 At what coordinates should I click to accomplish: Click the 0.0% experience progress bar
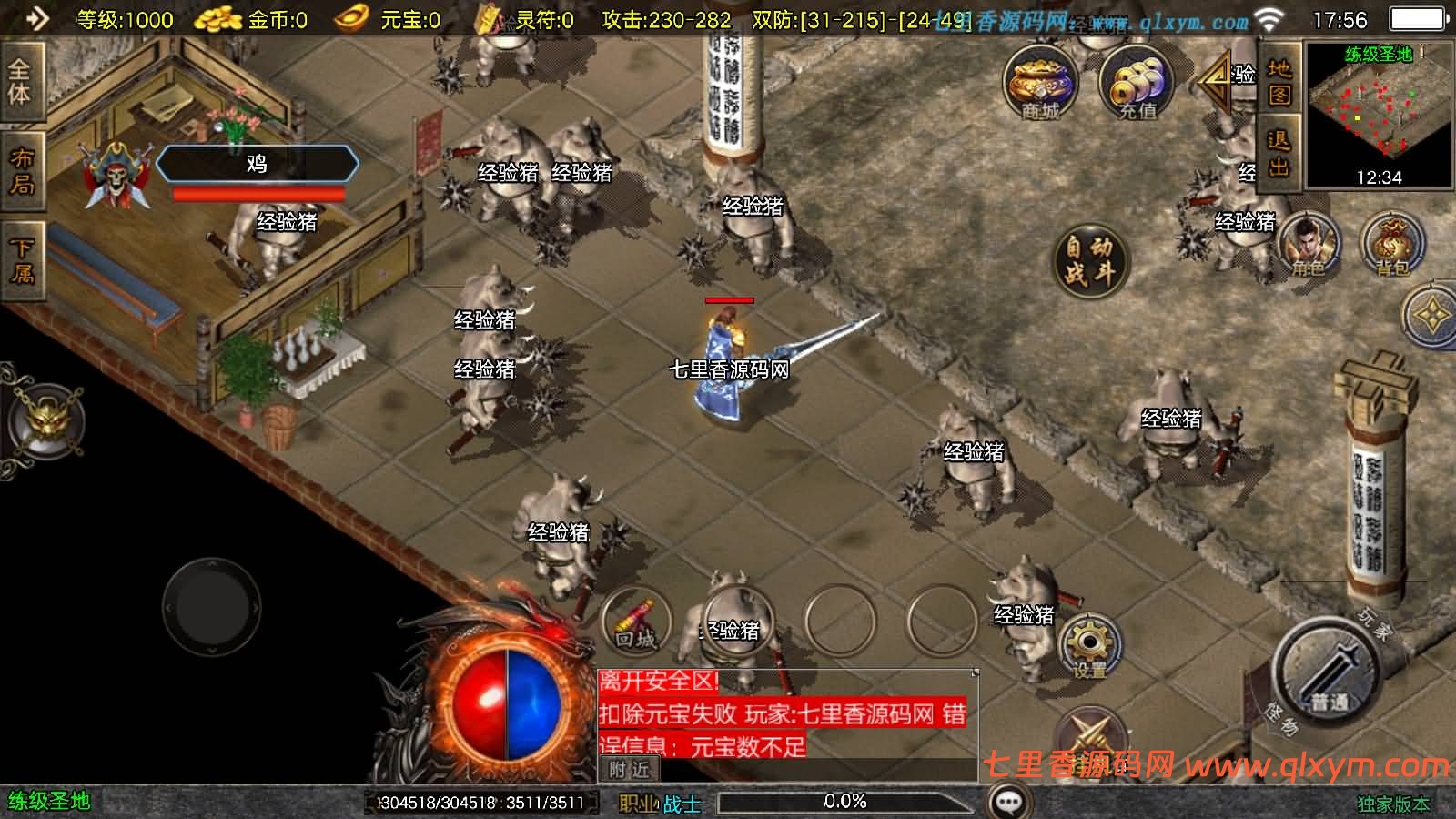(x=846, y=802)
